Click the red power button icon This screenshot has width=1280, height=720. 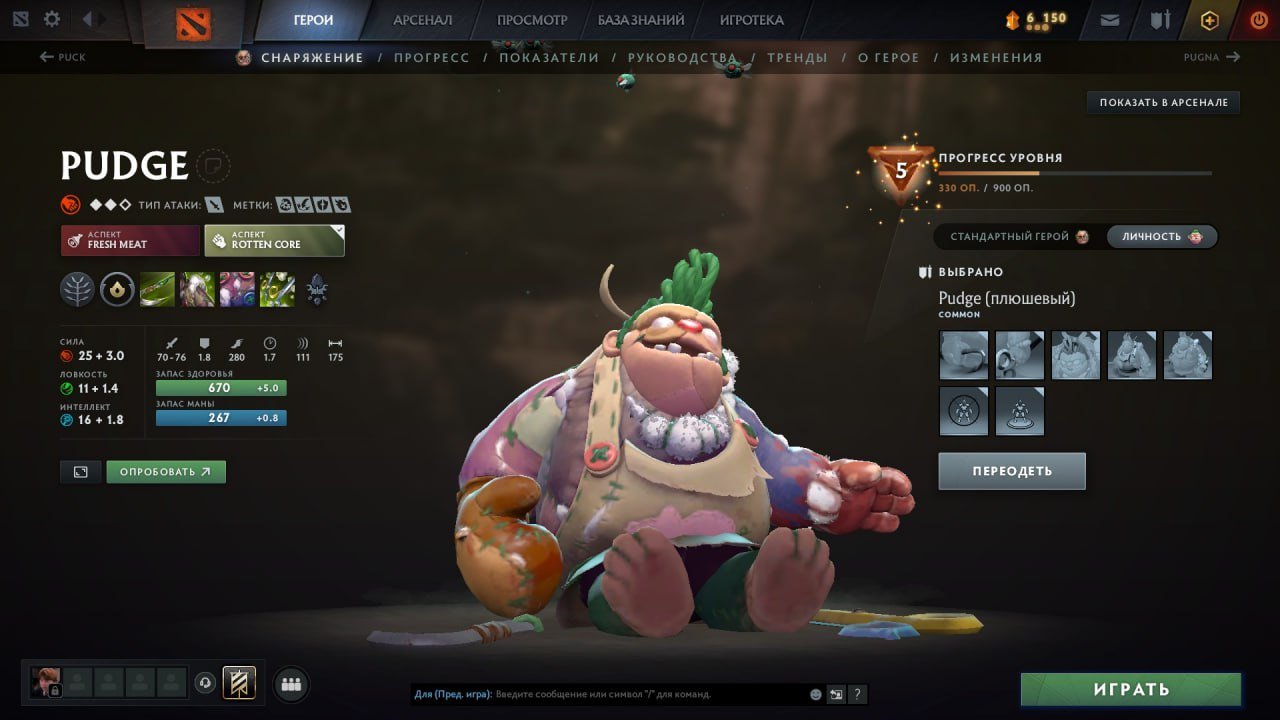coord(1260,18)
